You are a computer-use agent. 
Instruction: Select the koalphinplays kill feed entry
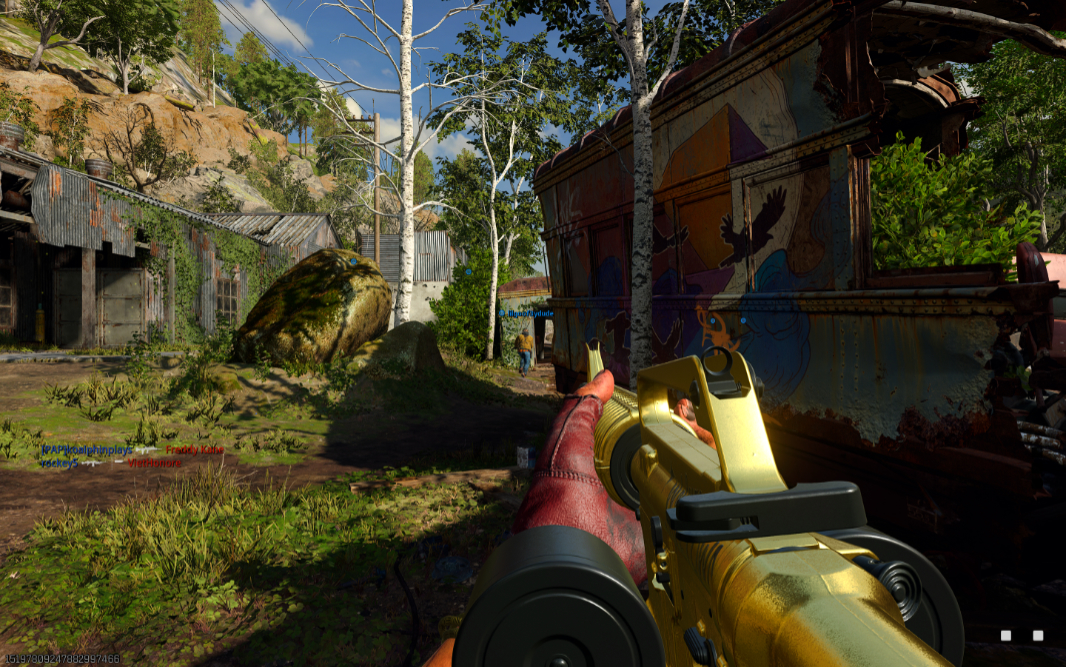[x=87, y=451]
